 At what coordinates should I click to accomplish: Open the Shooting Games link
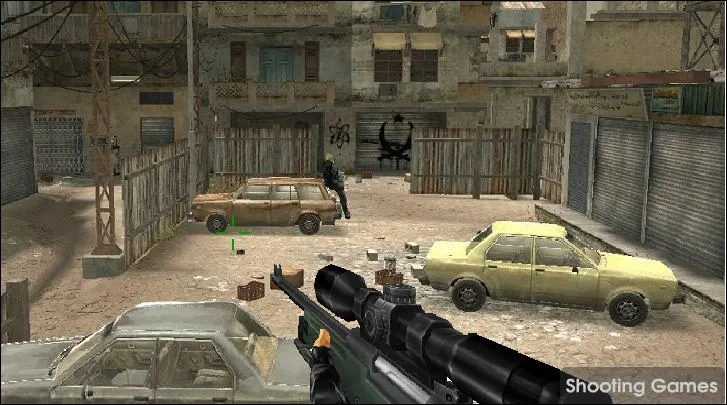tap(641, 386)
